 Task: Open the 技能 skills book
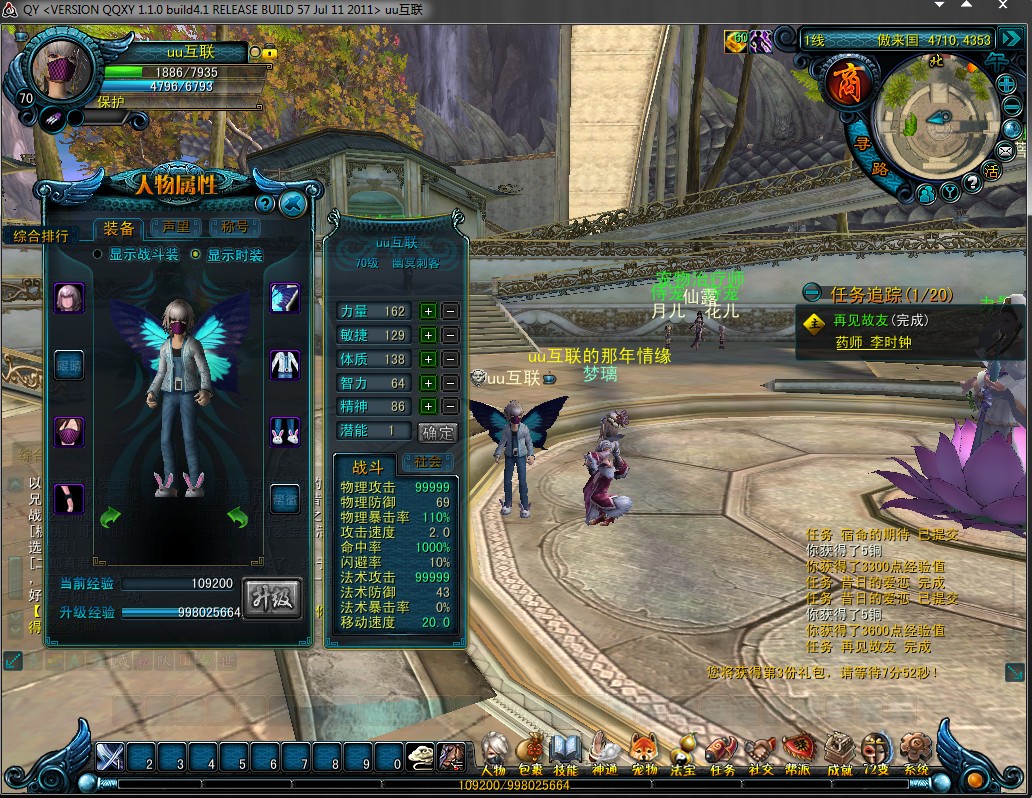click(x=566, y=751)
